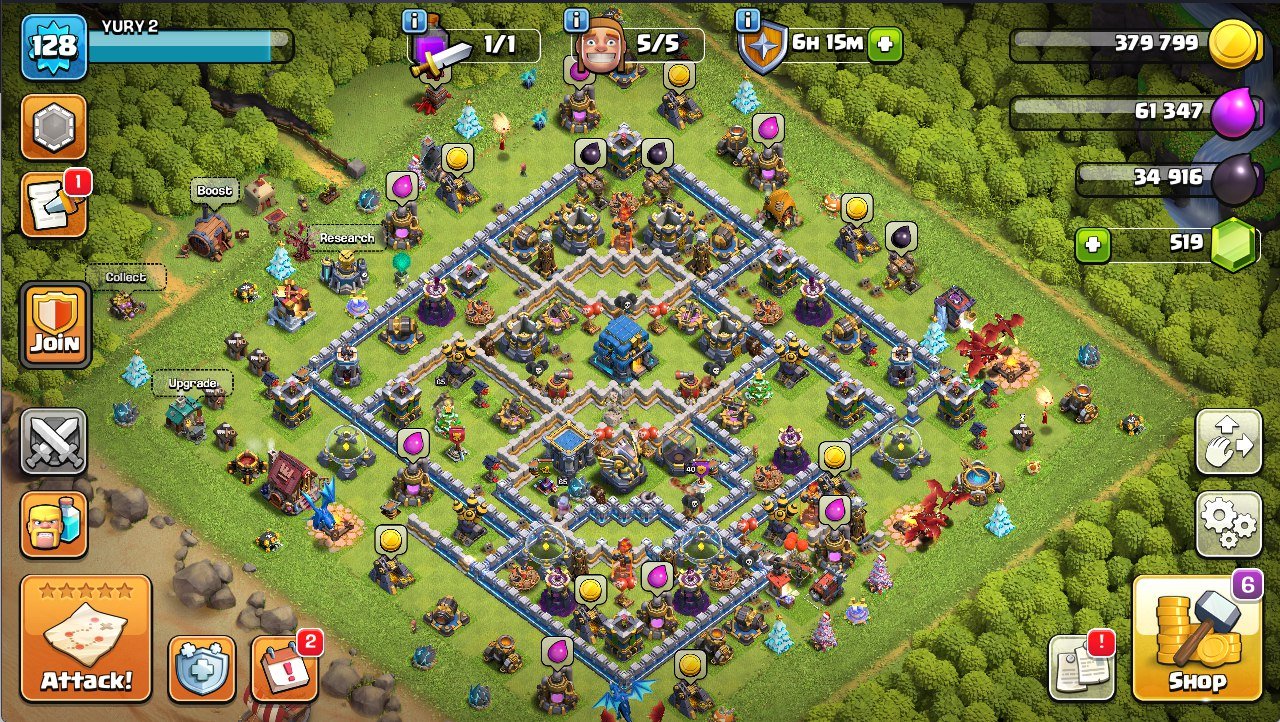Open player profile level 128 badge
This screenshot has height=722, width=1280.
point(54,46)
